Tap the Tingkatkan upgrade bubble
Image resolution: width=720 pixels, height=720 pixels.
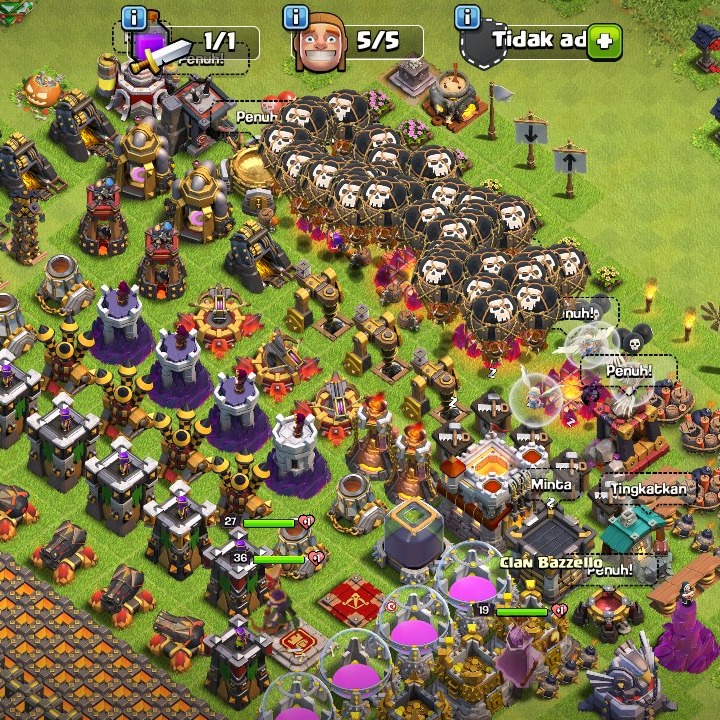[x=650, y=489]
